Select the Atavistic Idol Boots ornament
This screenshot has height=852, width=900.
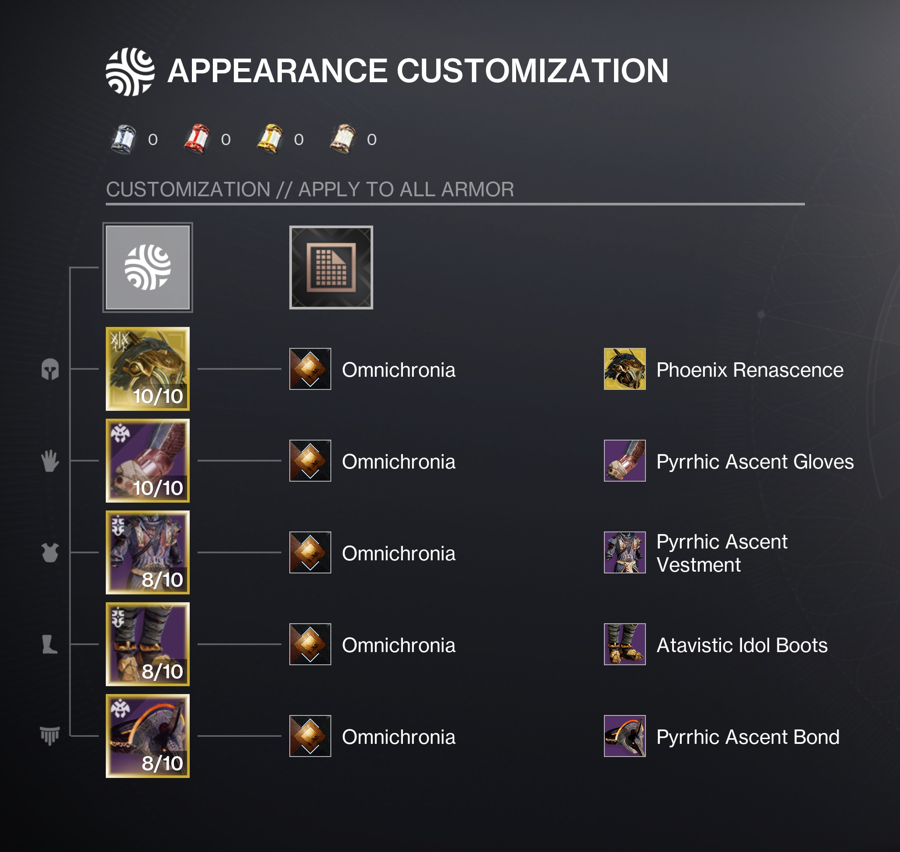(625, 645)
